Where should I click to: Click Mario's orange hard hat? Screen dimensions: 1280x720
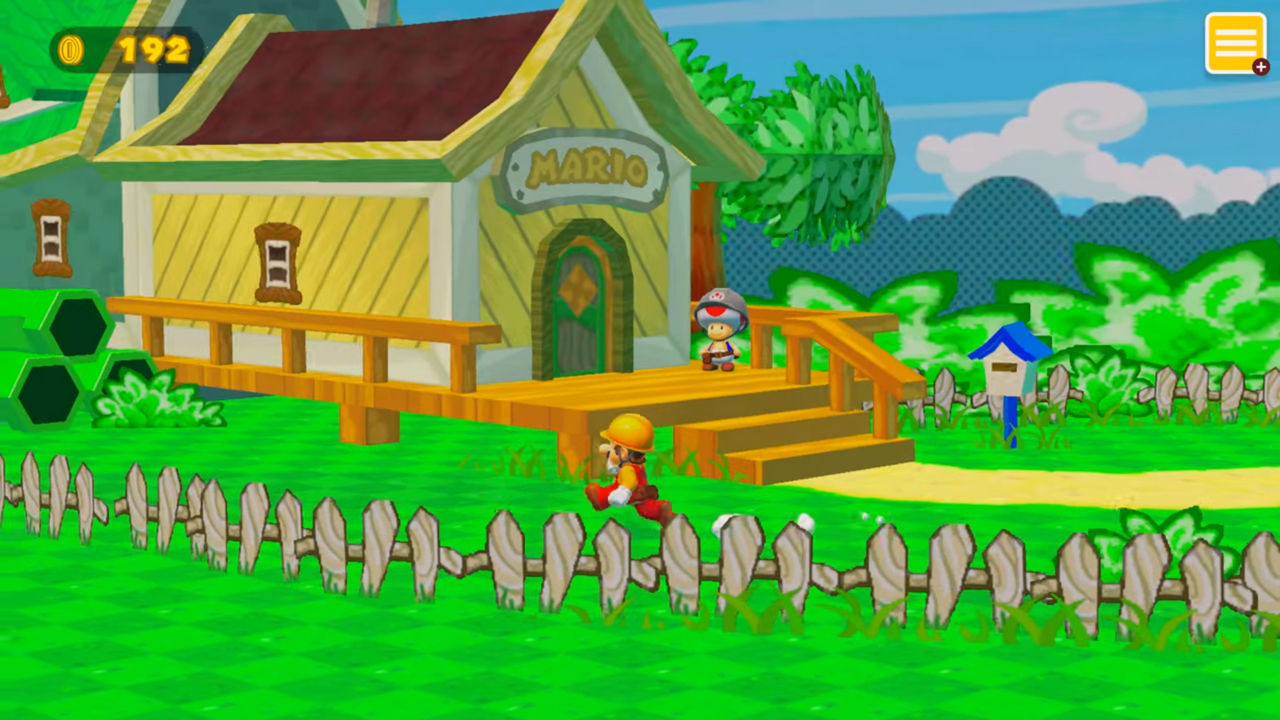(630, 430)
